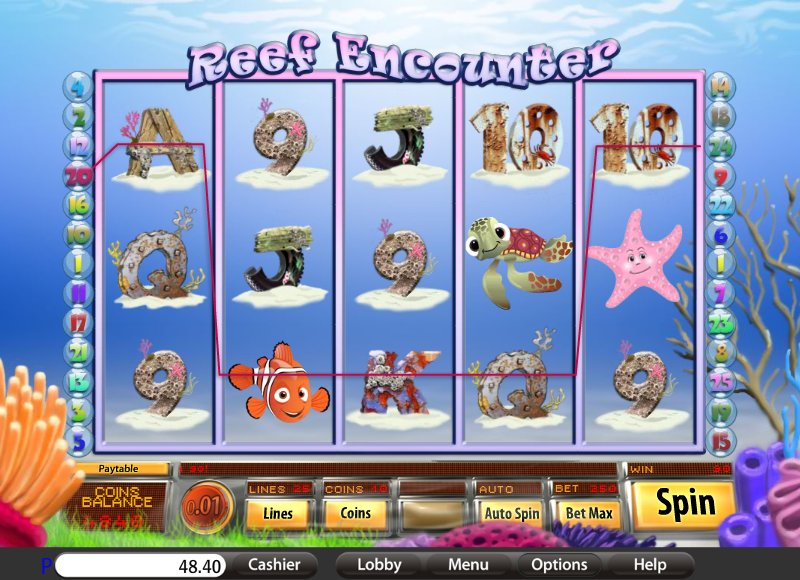Start Auto Spin mode
The image size is (800, 580).
[511, 514]
